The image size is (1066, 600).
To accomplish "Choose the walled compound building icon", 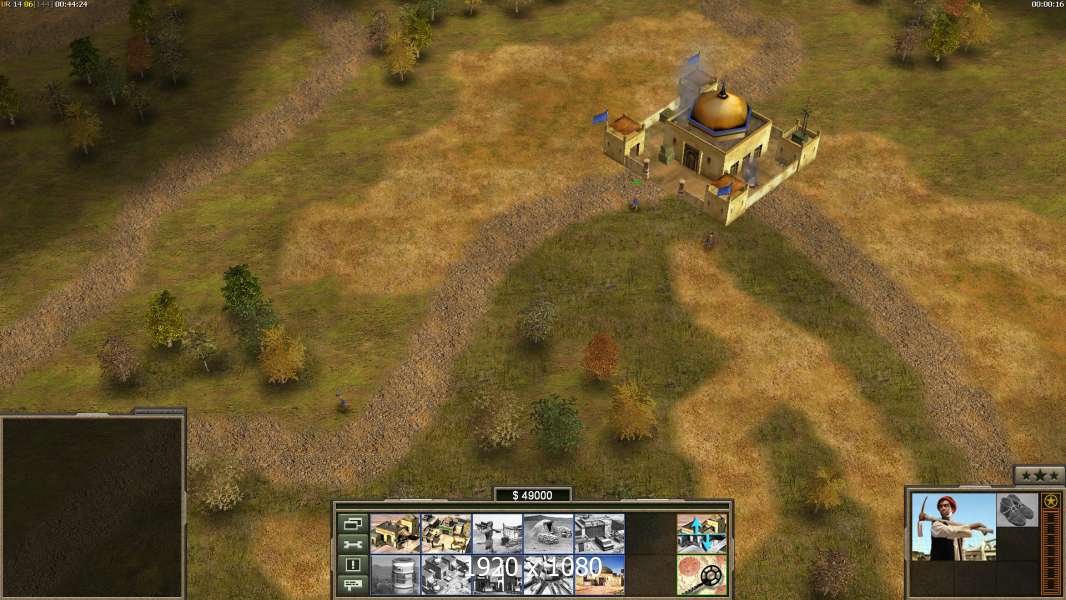I will coord(446,533).
